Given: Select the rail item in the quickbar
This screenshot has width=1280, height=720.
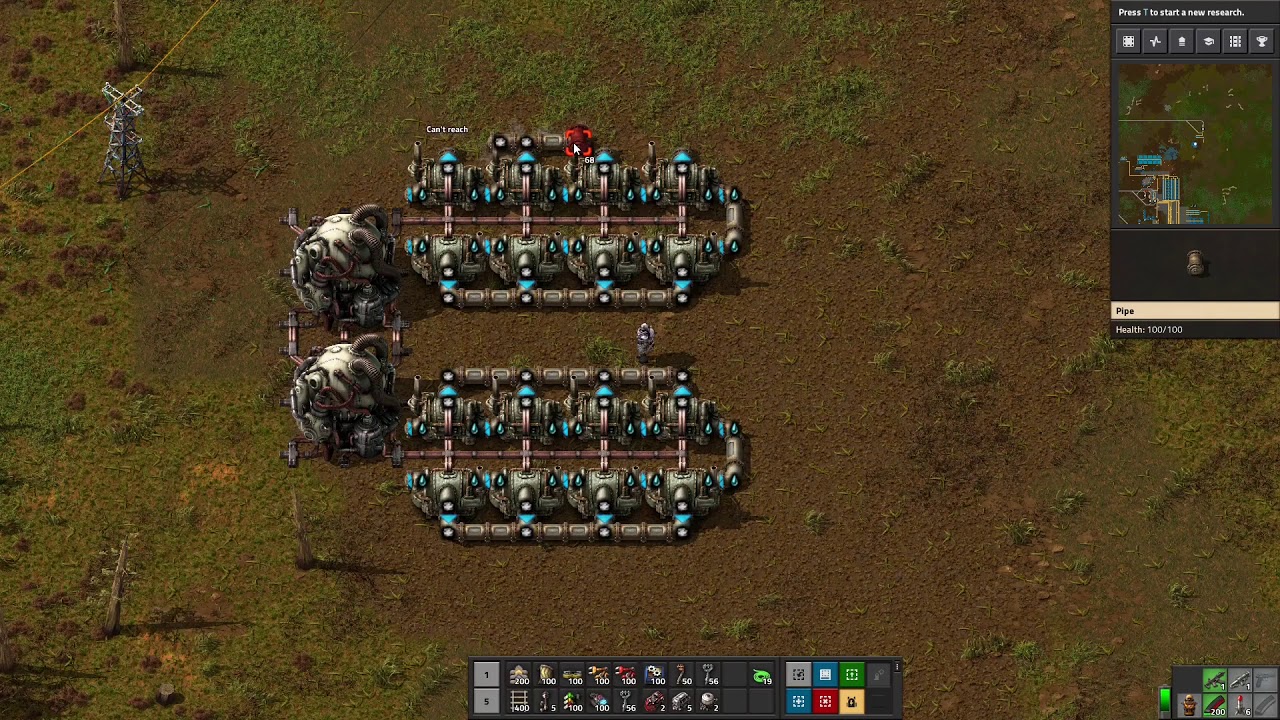Looking at the screenshot, I should coord(521,703).
